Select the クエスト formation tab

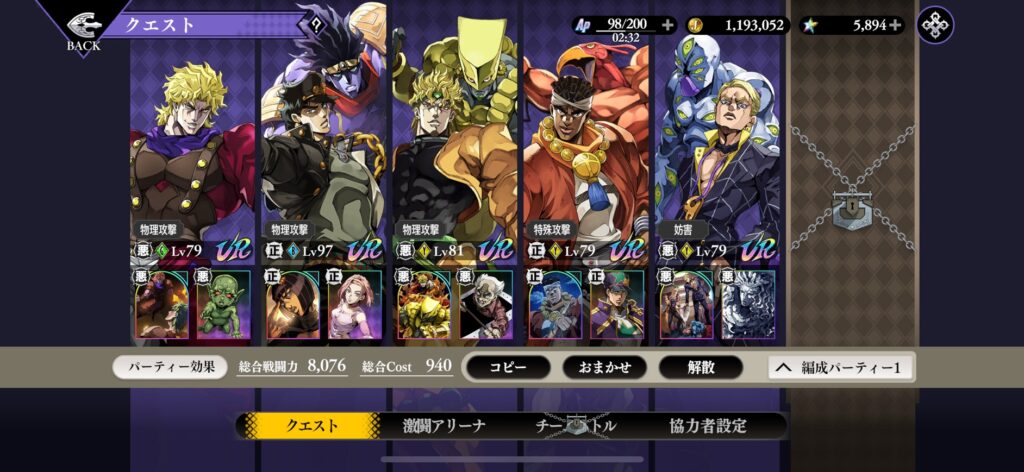pos(312,426)
